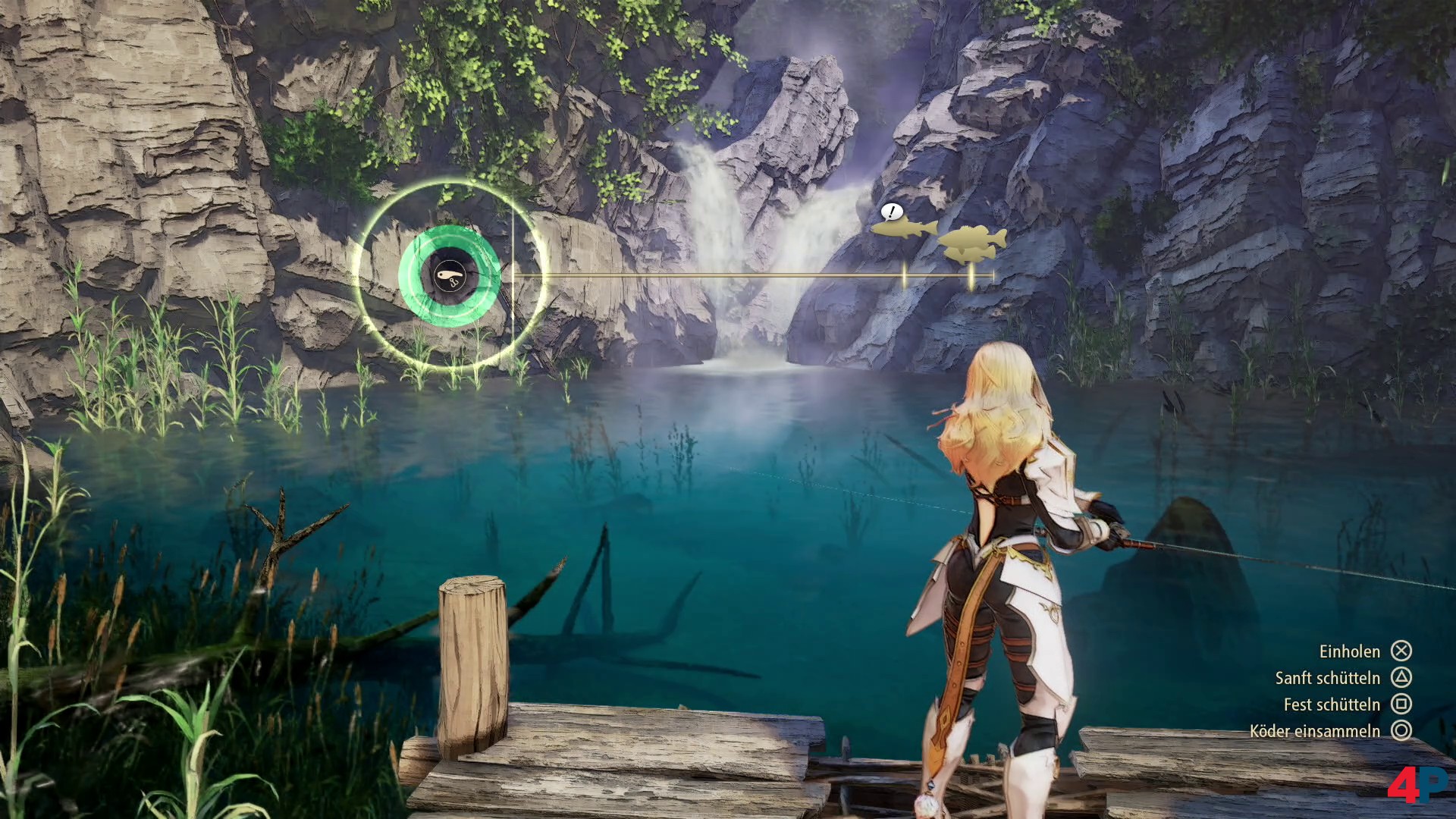
Task: Select the fish icon with exclamation mark
Action: [904, 227]
